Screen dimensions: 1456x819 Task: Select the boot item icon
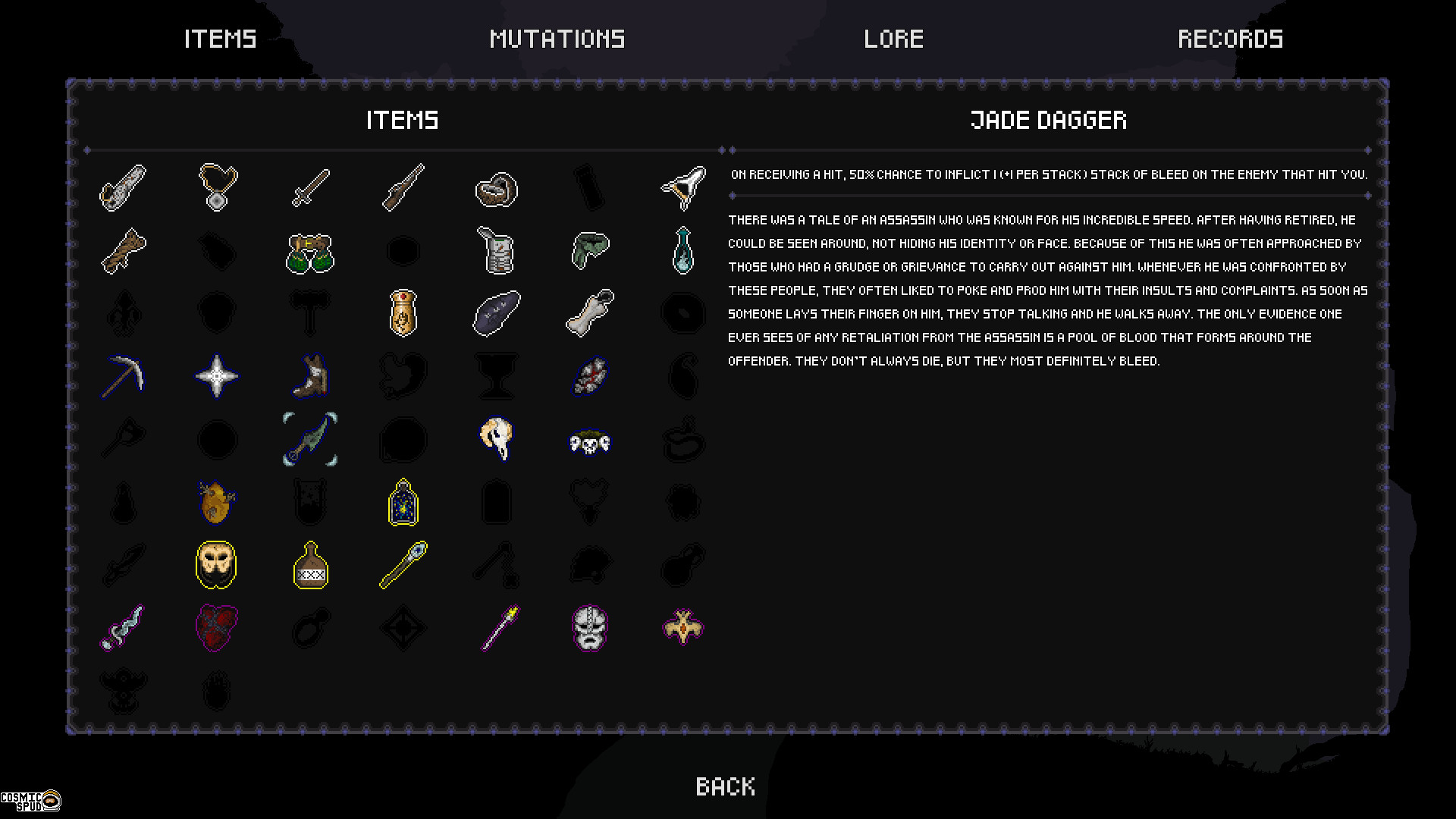pyautogui.click(x=310, y=376)
